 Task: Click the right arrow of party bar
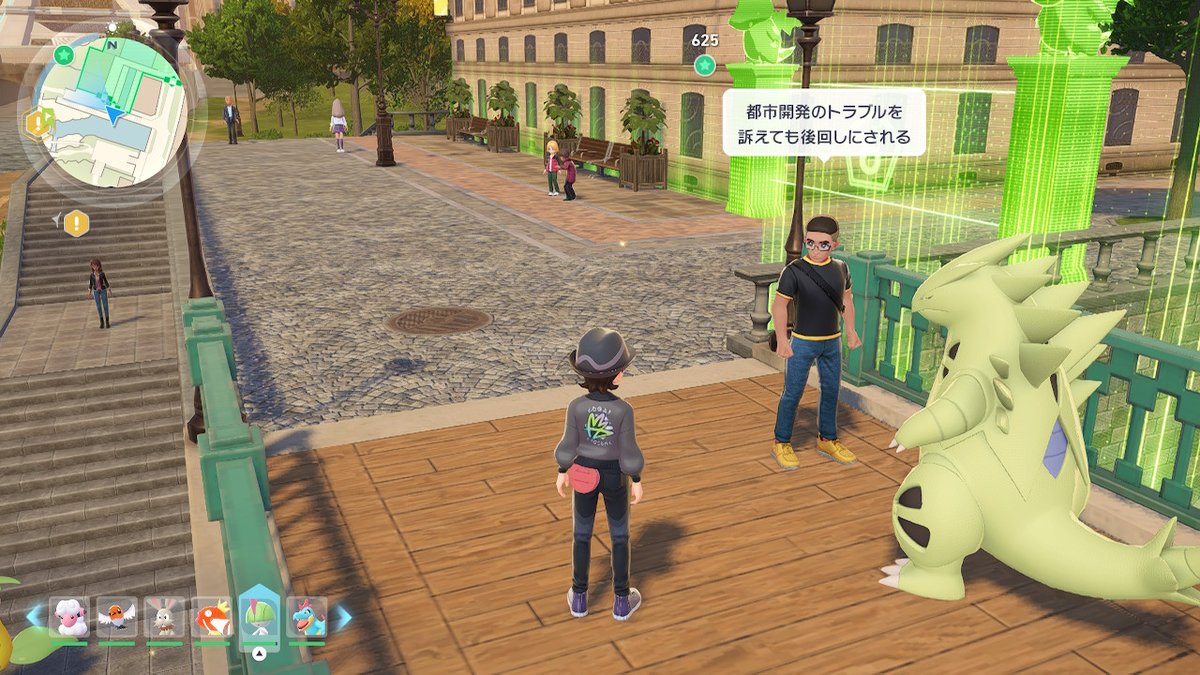pyautogui.click(x=342, y=617)
